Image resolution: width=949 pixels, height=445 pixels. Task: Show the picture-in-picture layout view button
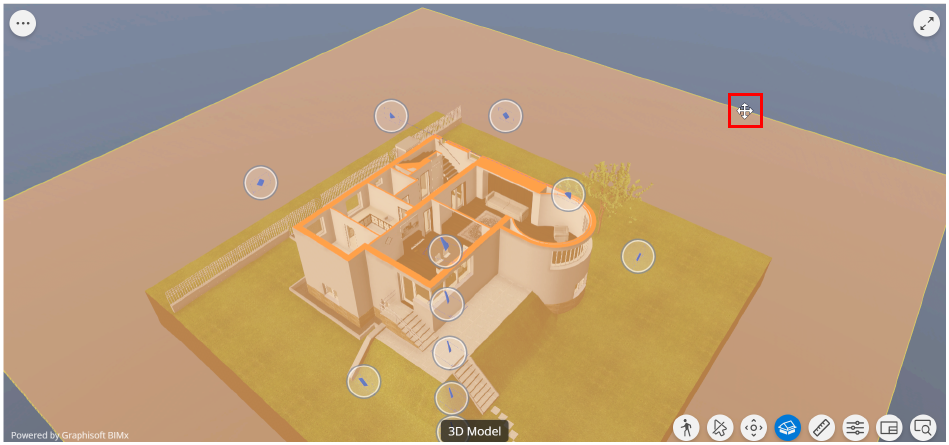(889, 428)
